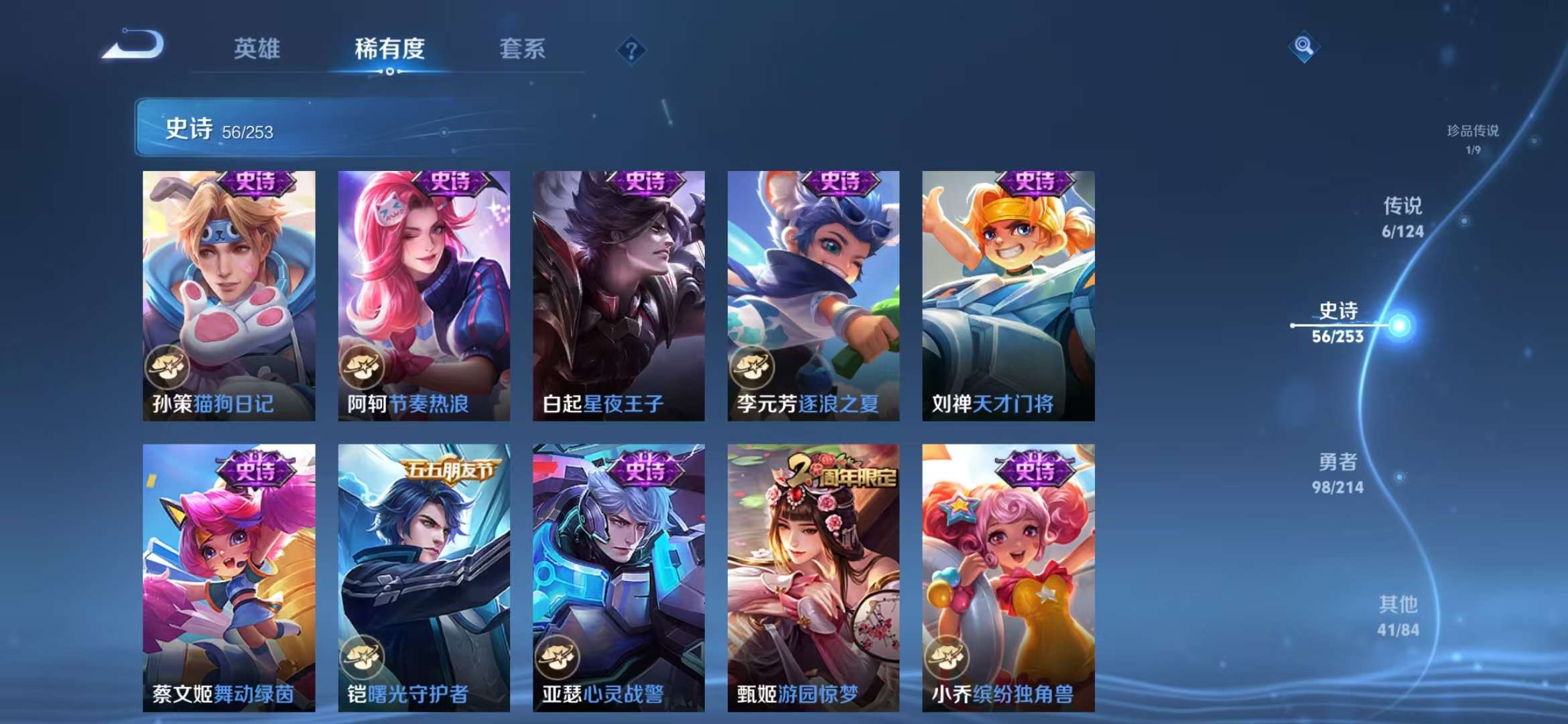Open the help question mark icon

(x=631, y=50)
